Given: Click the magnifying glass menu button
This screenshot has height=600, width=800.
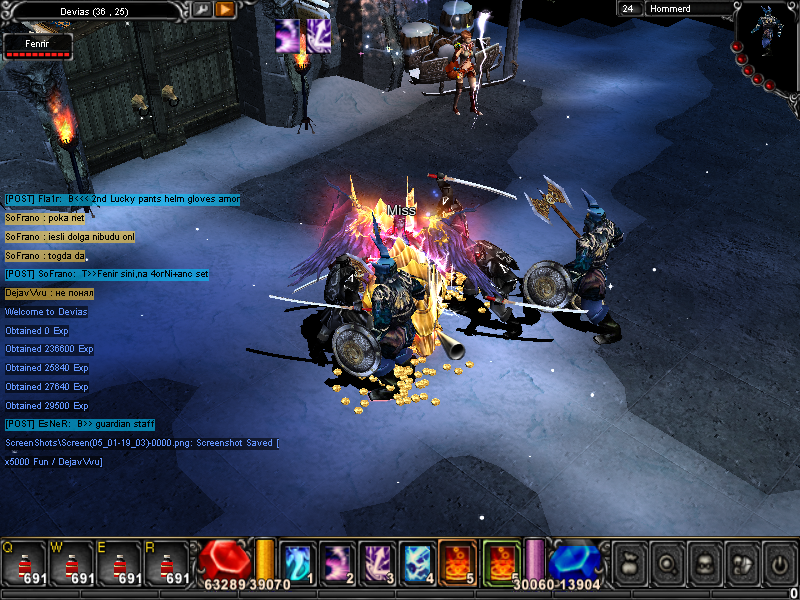Looking at the screenshot, I should (x=667, y=563).
